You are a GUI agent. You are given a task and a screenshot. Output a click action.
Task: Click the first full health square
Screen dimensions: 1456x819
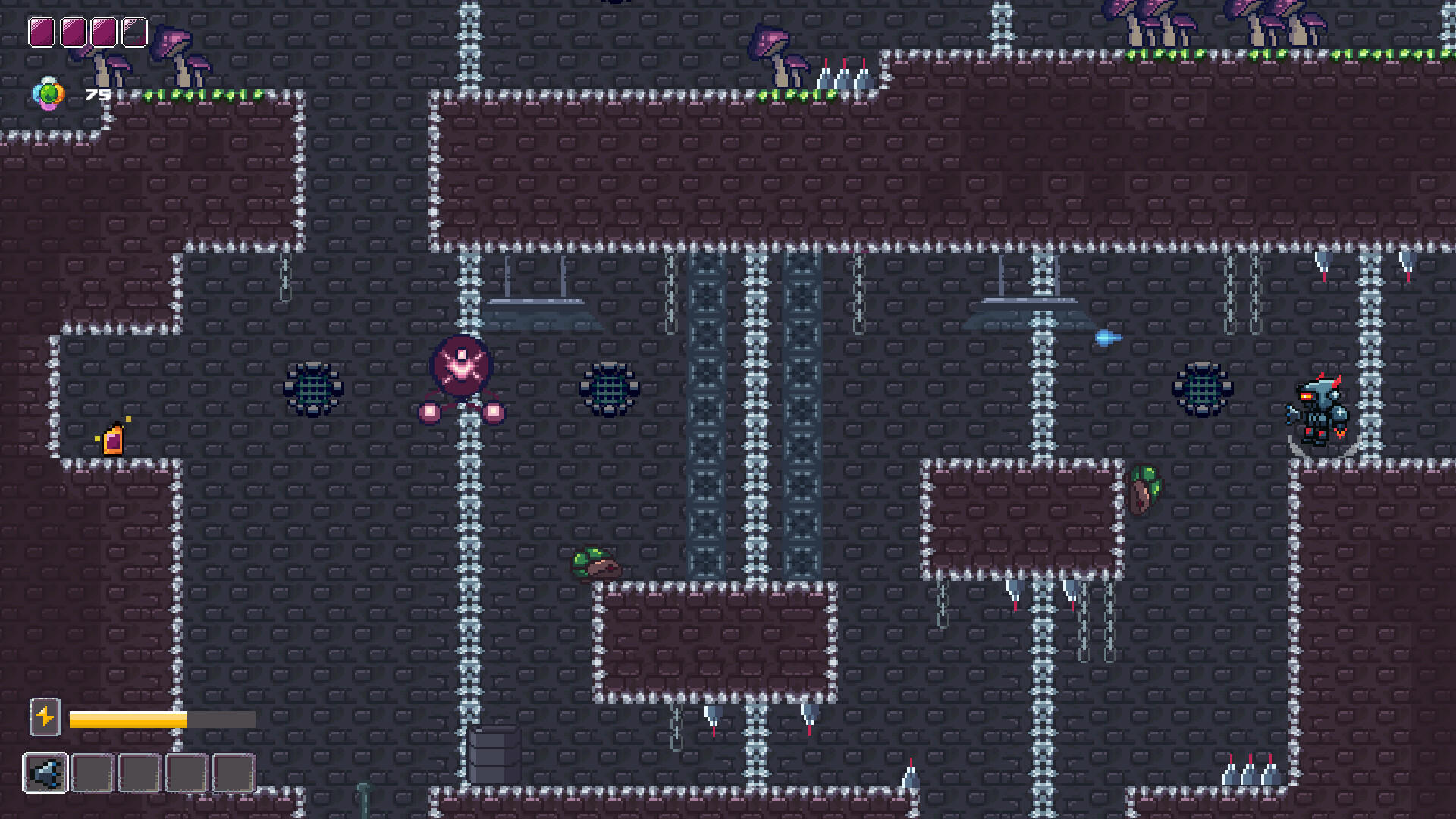42,32
